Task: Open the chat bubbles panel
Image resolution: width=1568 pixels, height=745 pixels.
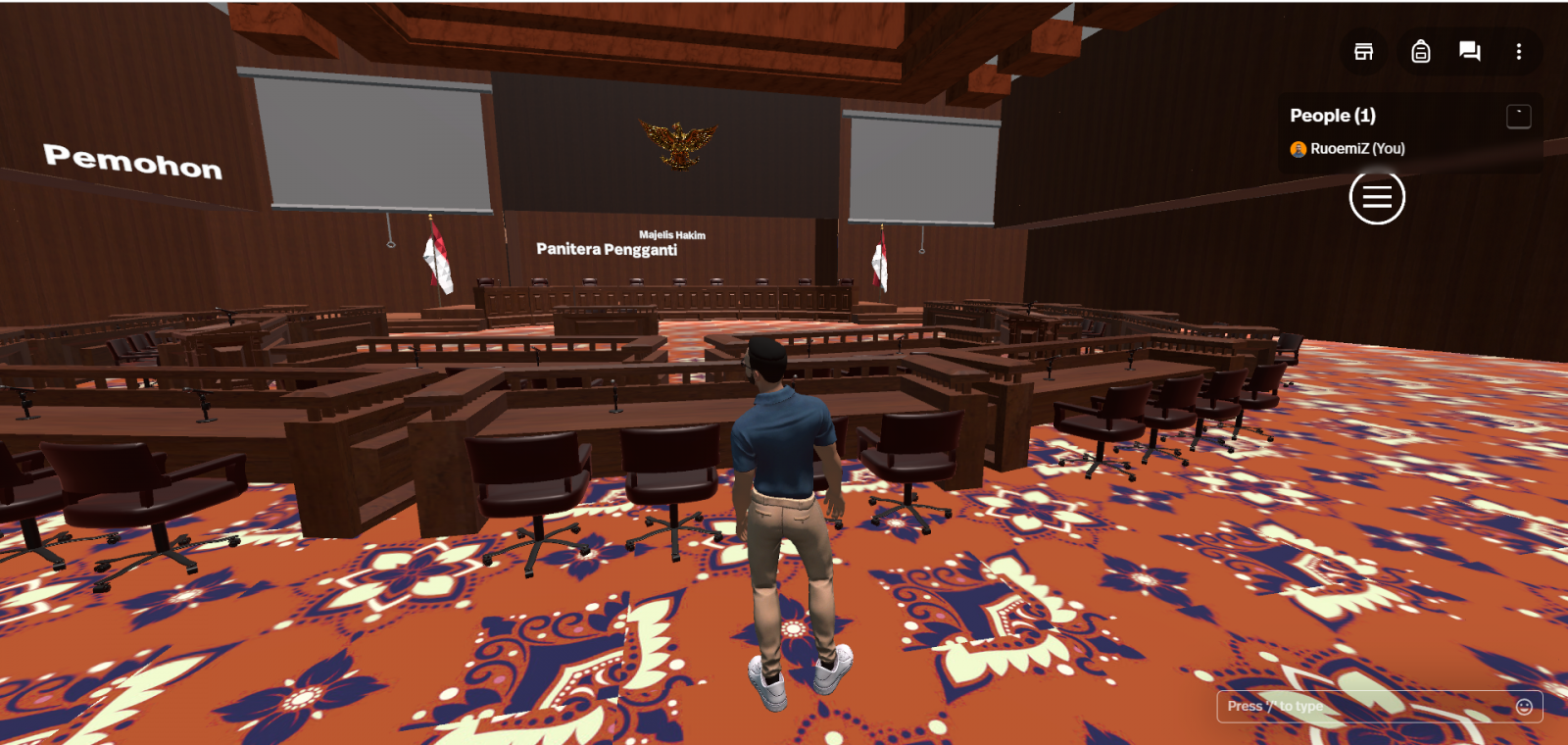Action: point(1469,52)
